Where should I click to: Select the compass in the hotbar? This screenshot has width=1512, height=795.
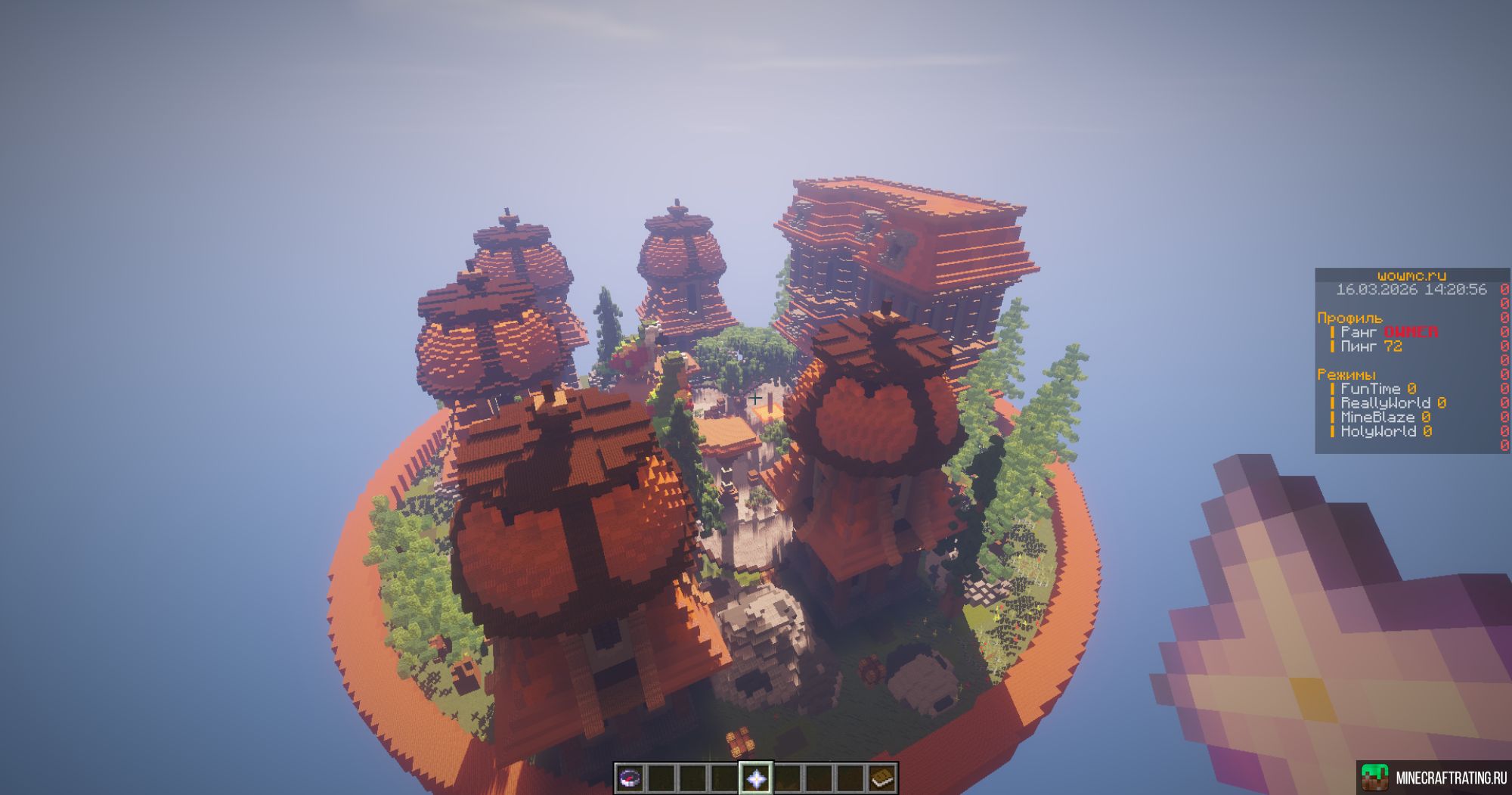[630, 777]
